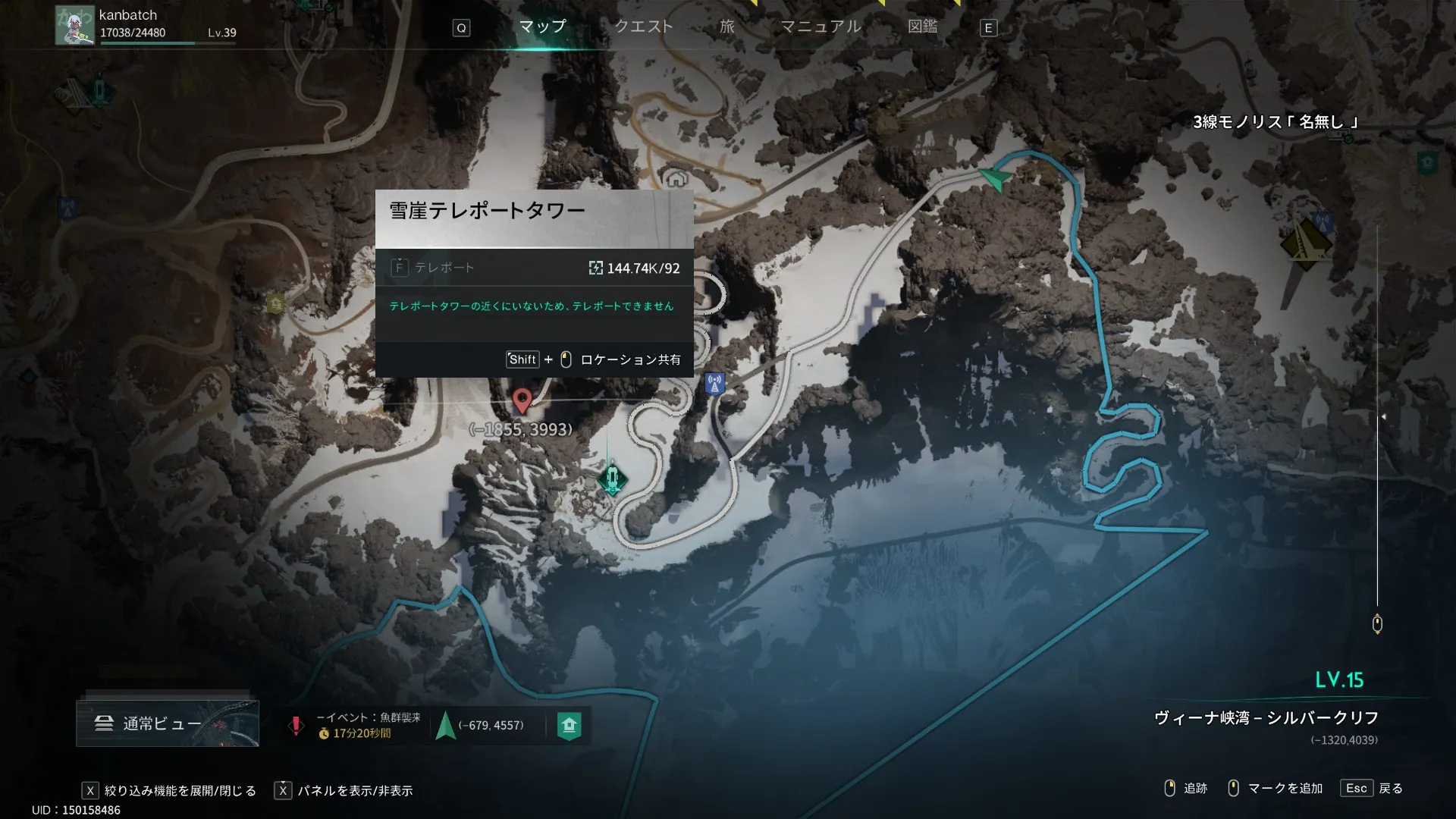Click the green player arrow on map

[995, 179]
